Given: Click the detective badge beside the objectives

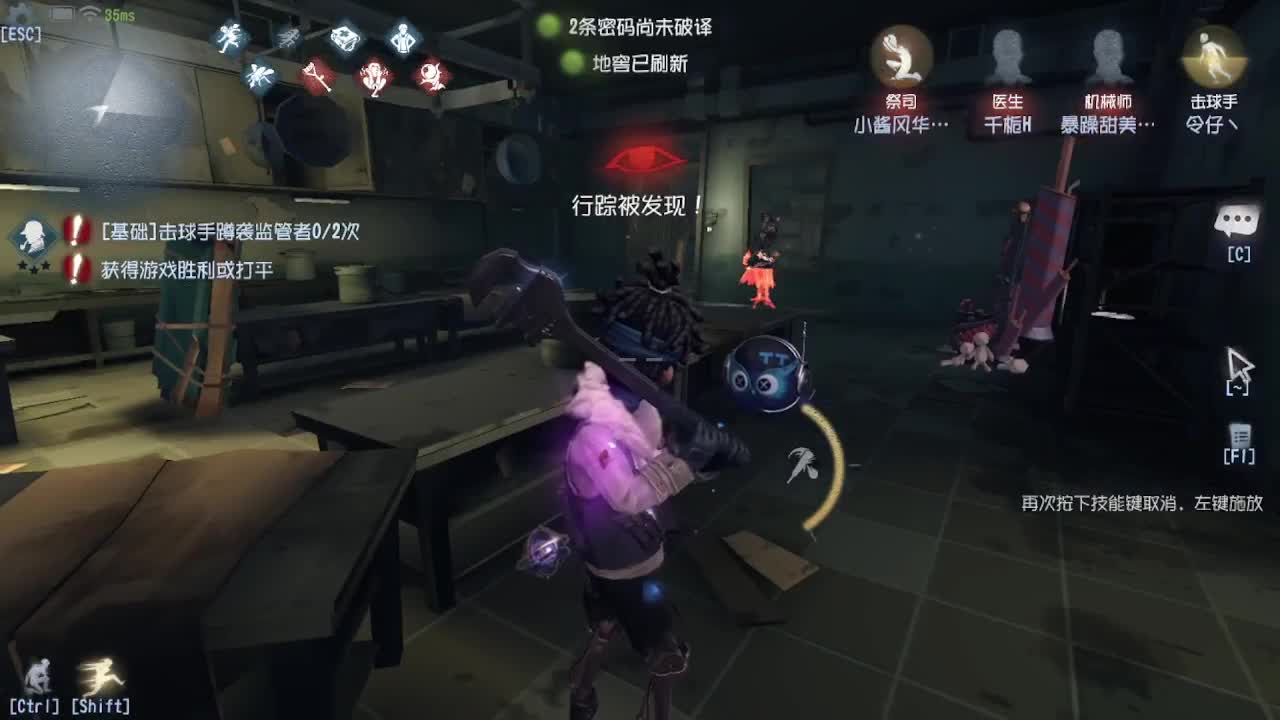Looking at the screenshot, I should click(x=33, y=238).
